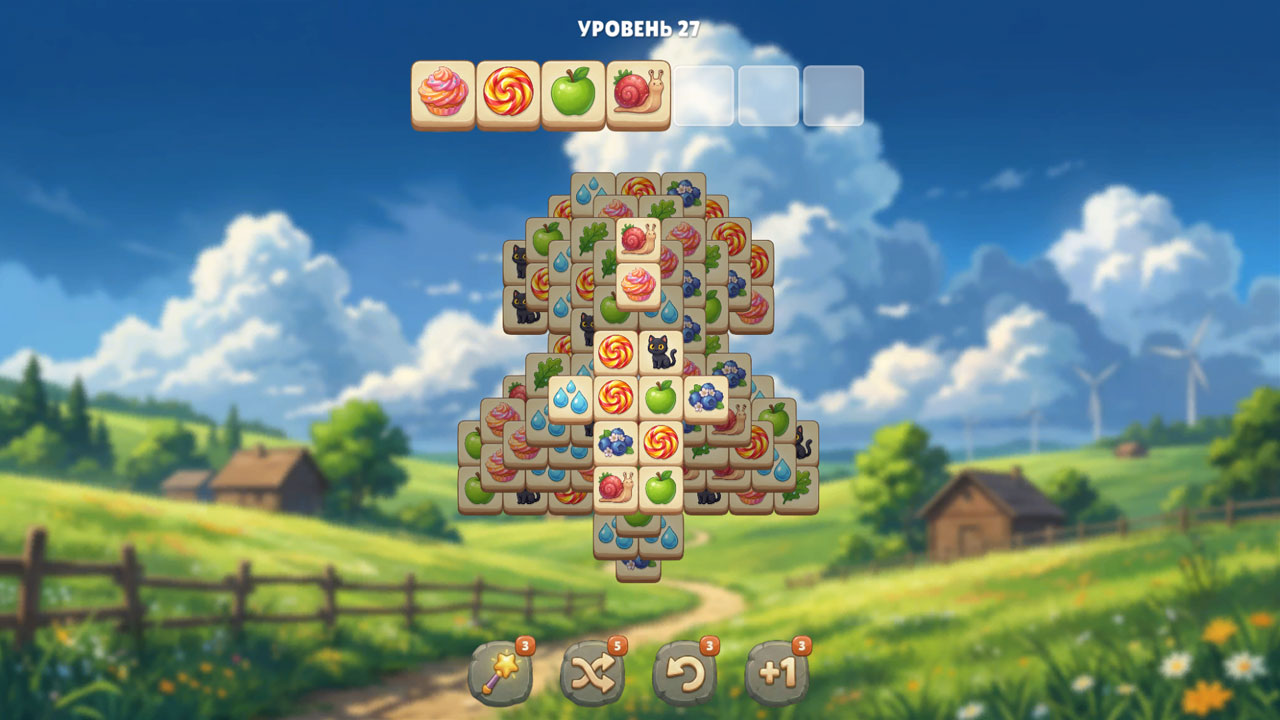
Task: Select the topmost lollipop tile on the board
Action: click(638, 188)
